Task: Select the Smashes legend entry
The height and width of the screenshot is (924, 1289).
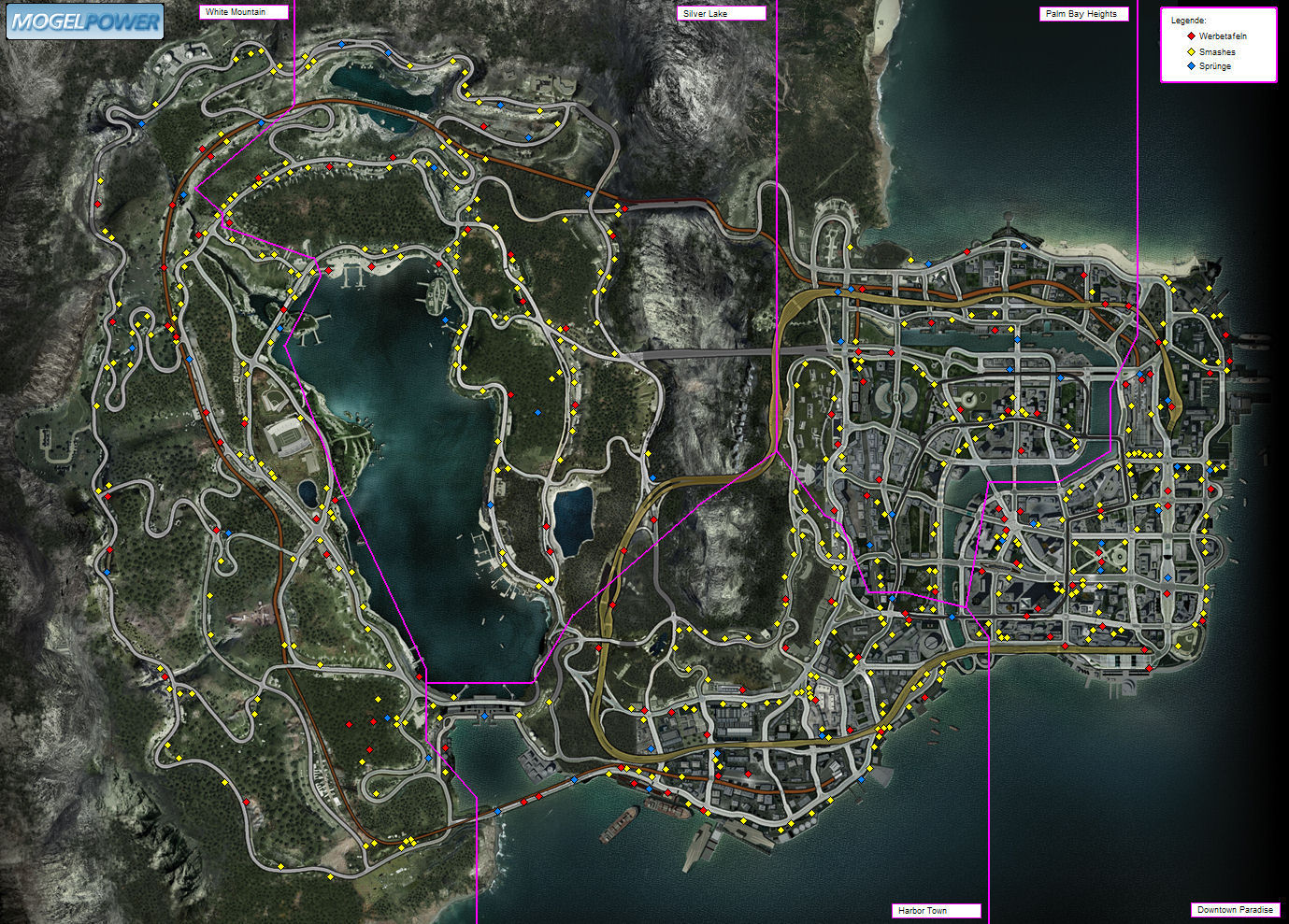Action: pos(1216,52)
